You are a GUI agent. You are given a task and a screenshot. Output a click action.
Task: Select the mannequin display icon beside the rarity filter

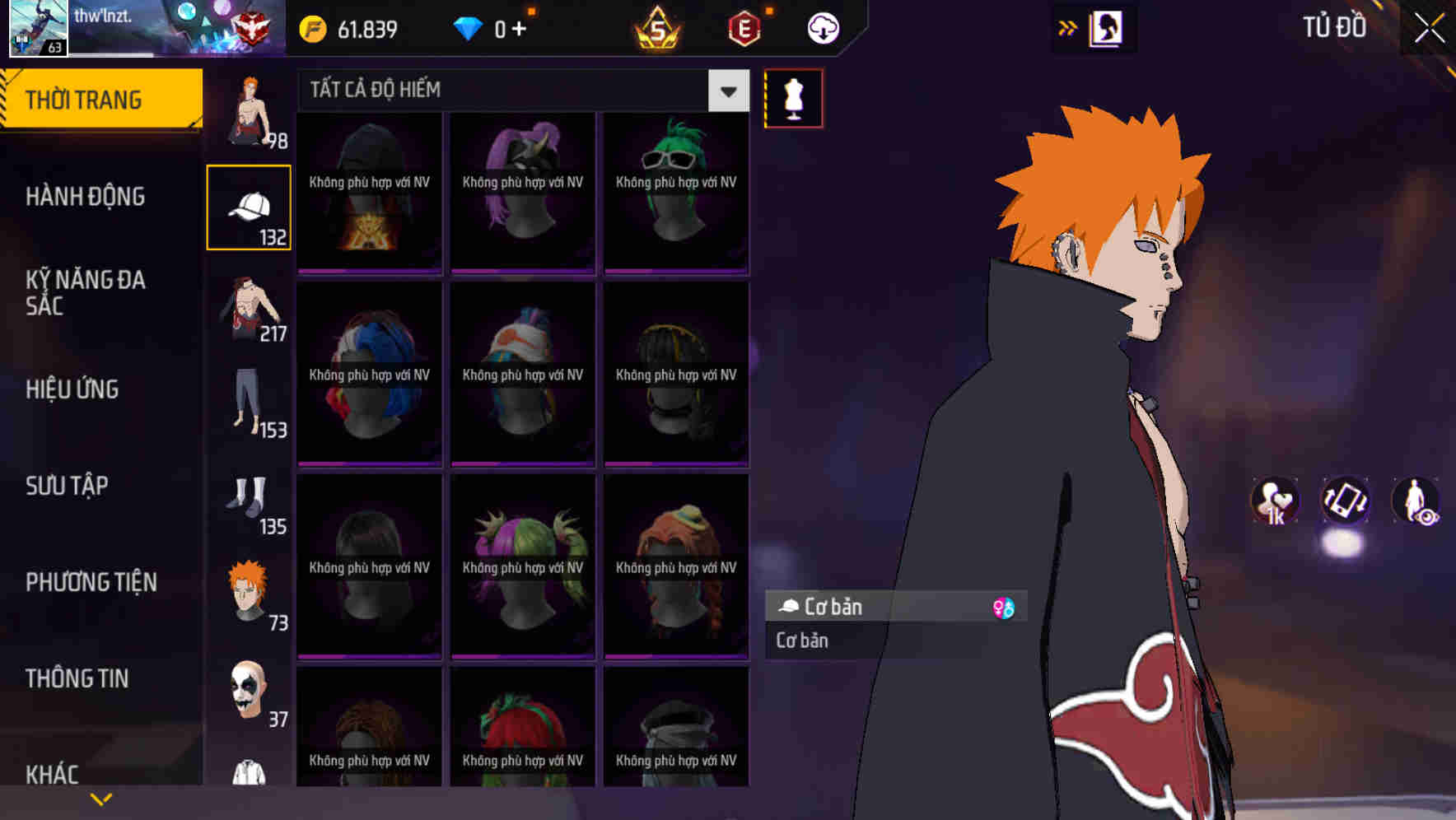(x=793, y=97)
